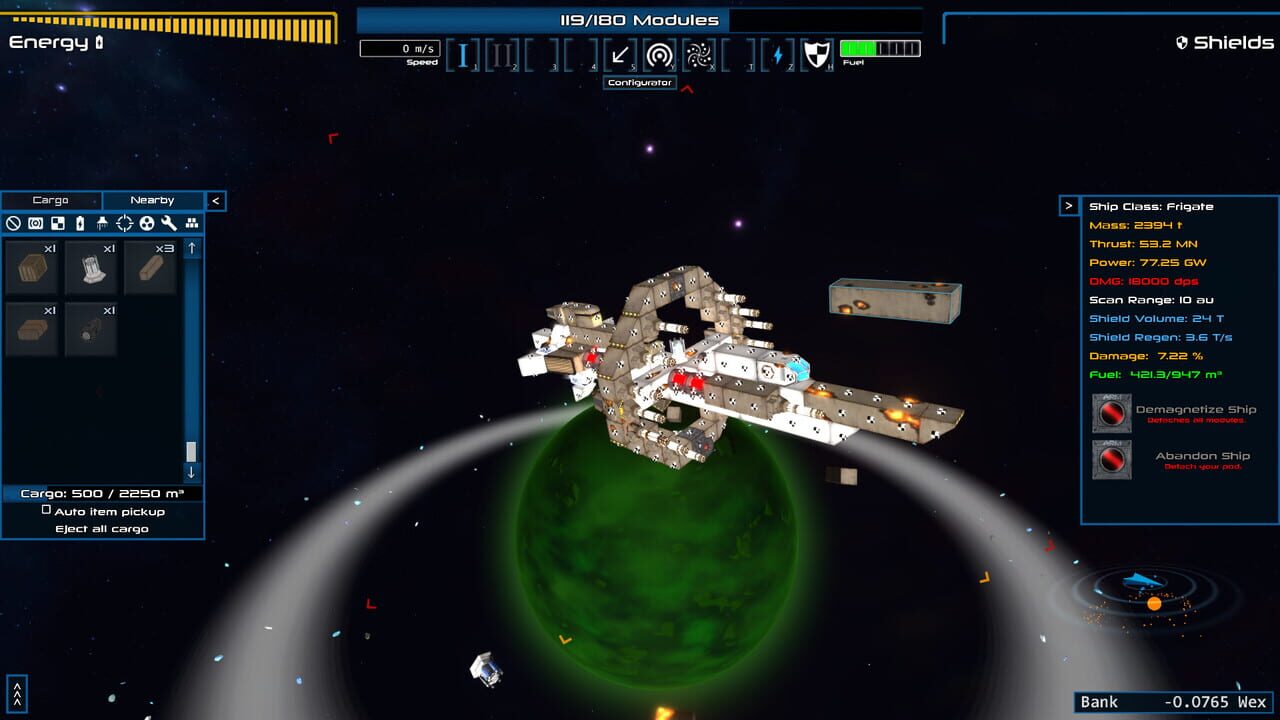The width and height of the screenshot is (1280, 720).
Task: Collapse the Nearby panel with the left arrow
Action: [x=216, y=200]
